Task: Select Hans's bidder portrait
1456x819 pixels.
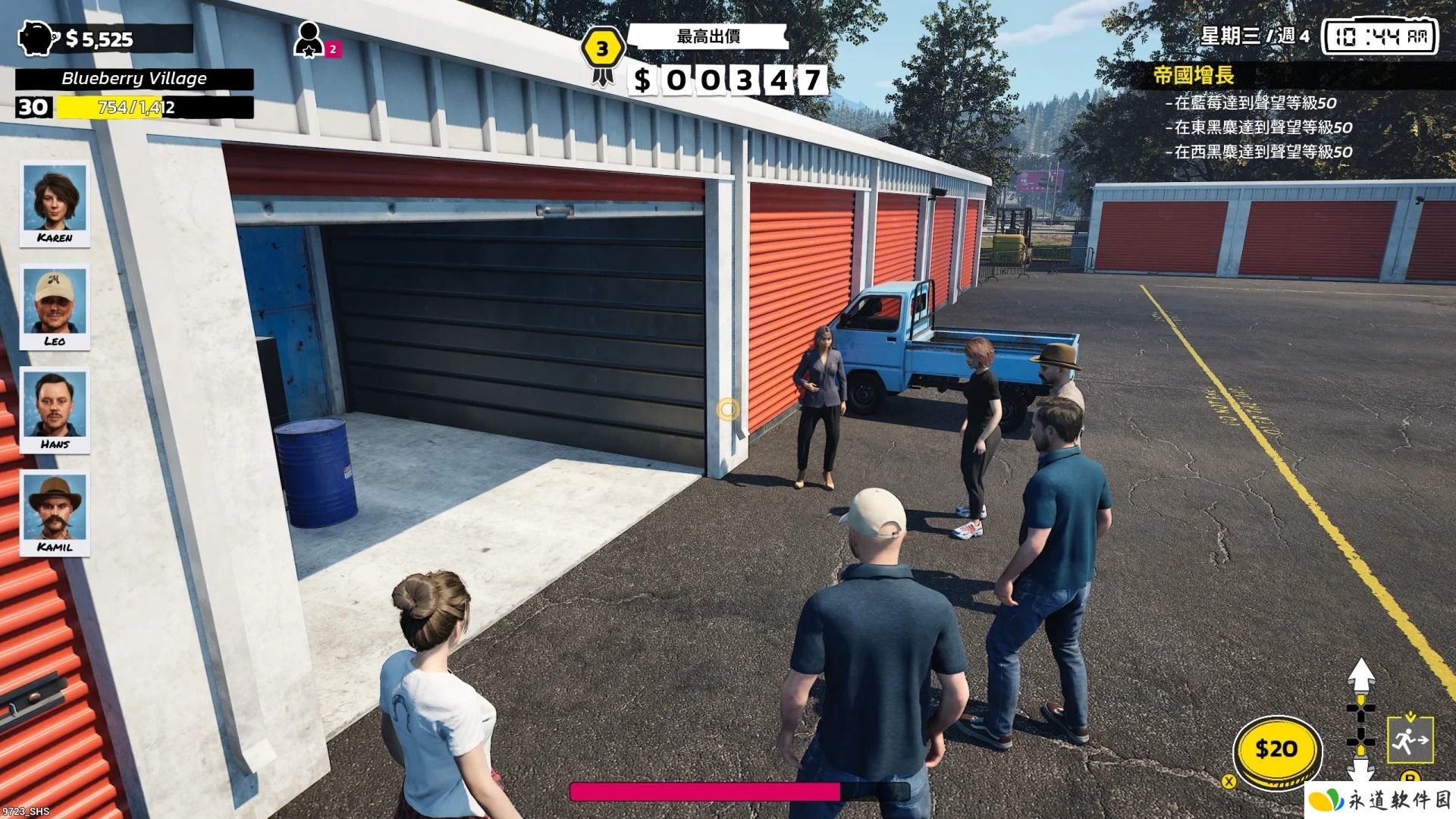Action: [55, 409]
